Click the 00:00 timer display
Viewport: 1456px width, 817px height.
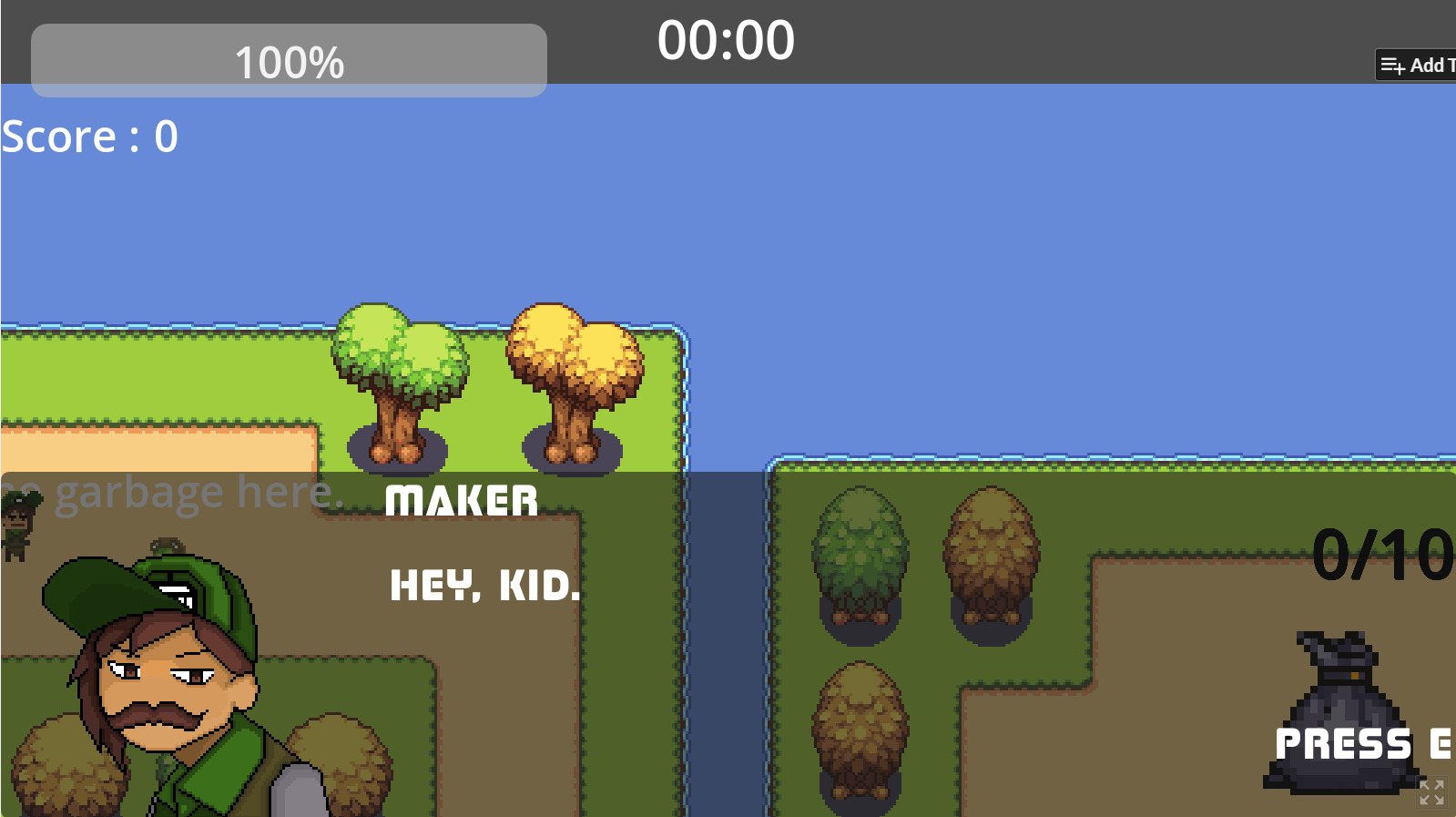[x=726, y=39]
